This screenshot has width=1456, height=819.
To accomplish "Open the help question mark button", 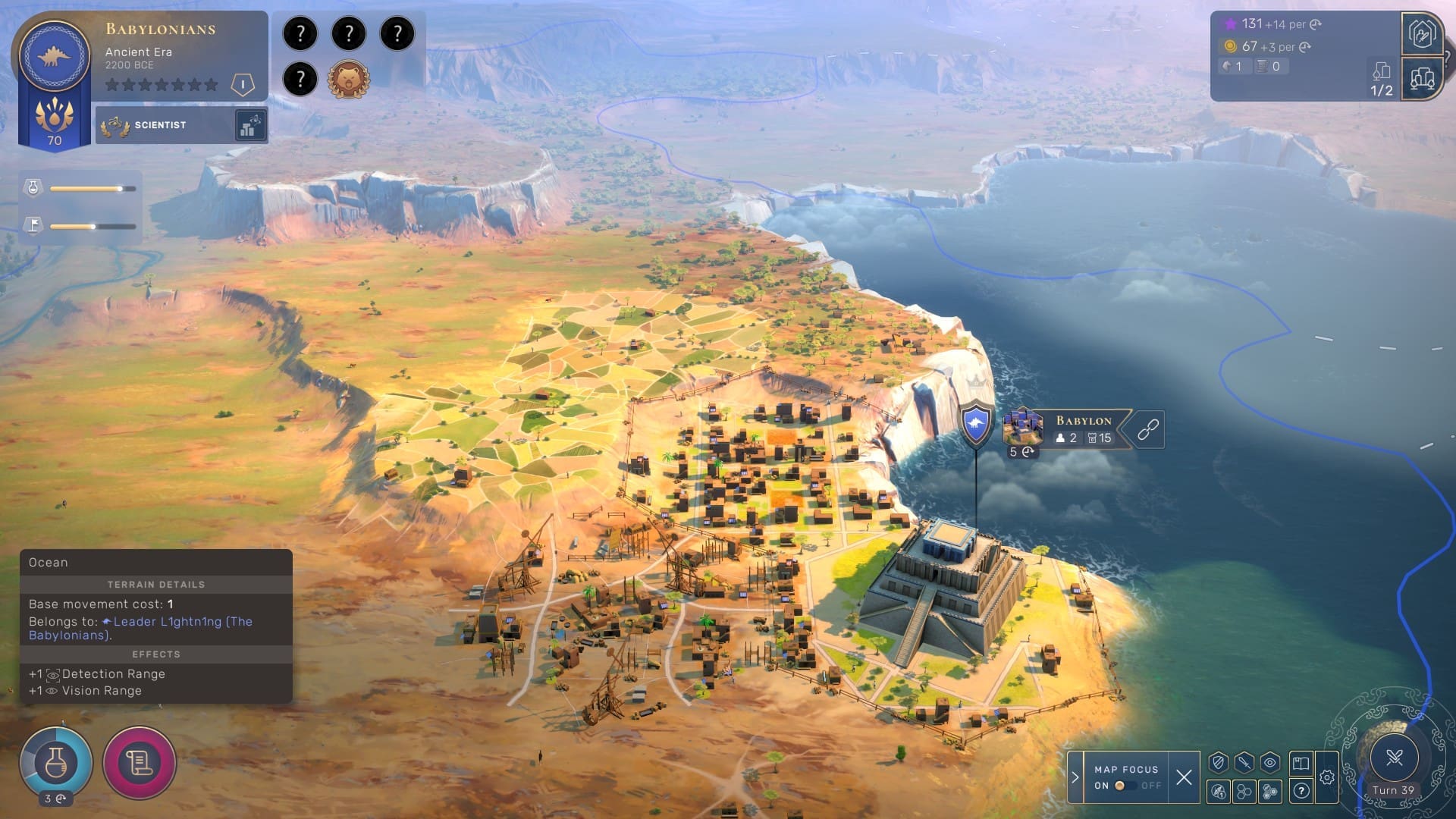I will tap(1301, 792).
